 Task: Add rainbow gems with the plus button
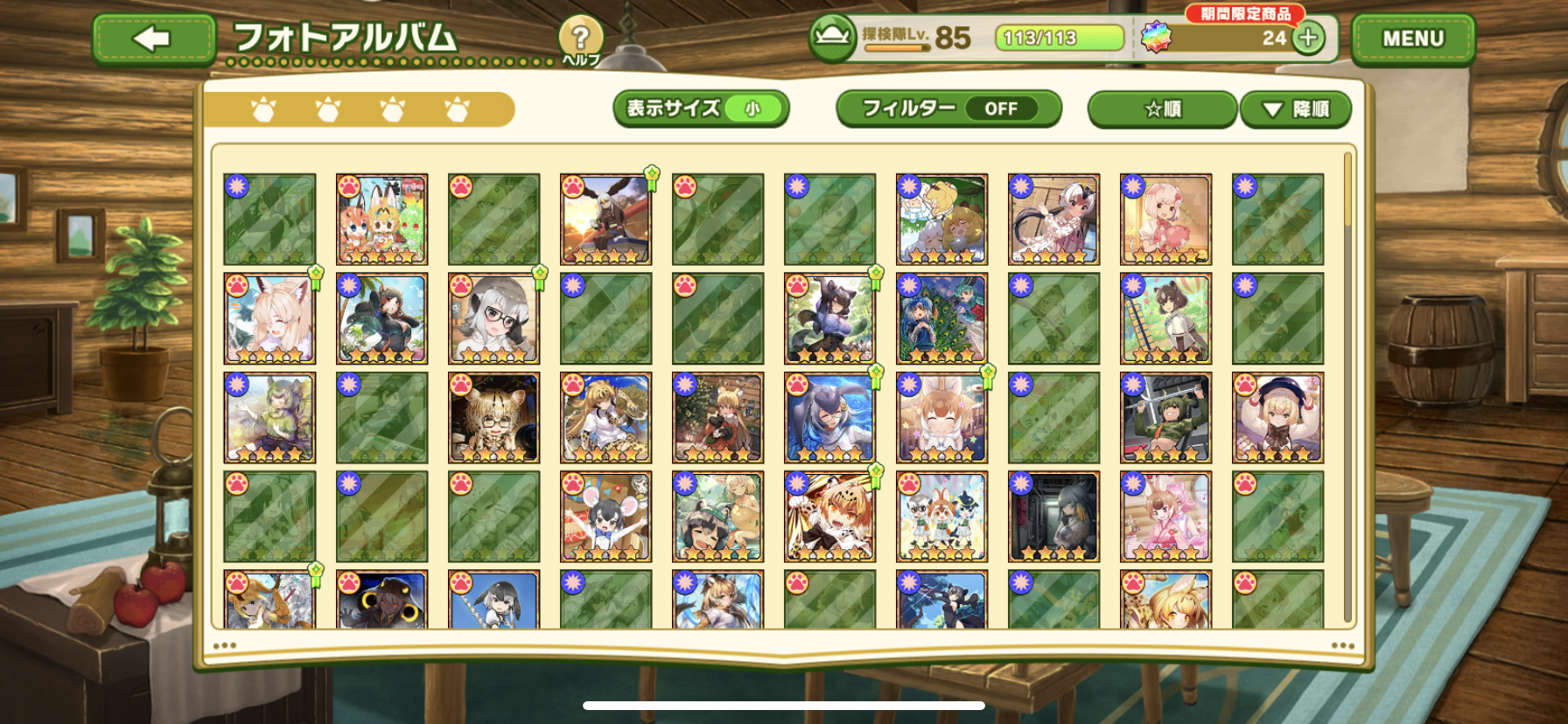(x=1308, y=38)
